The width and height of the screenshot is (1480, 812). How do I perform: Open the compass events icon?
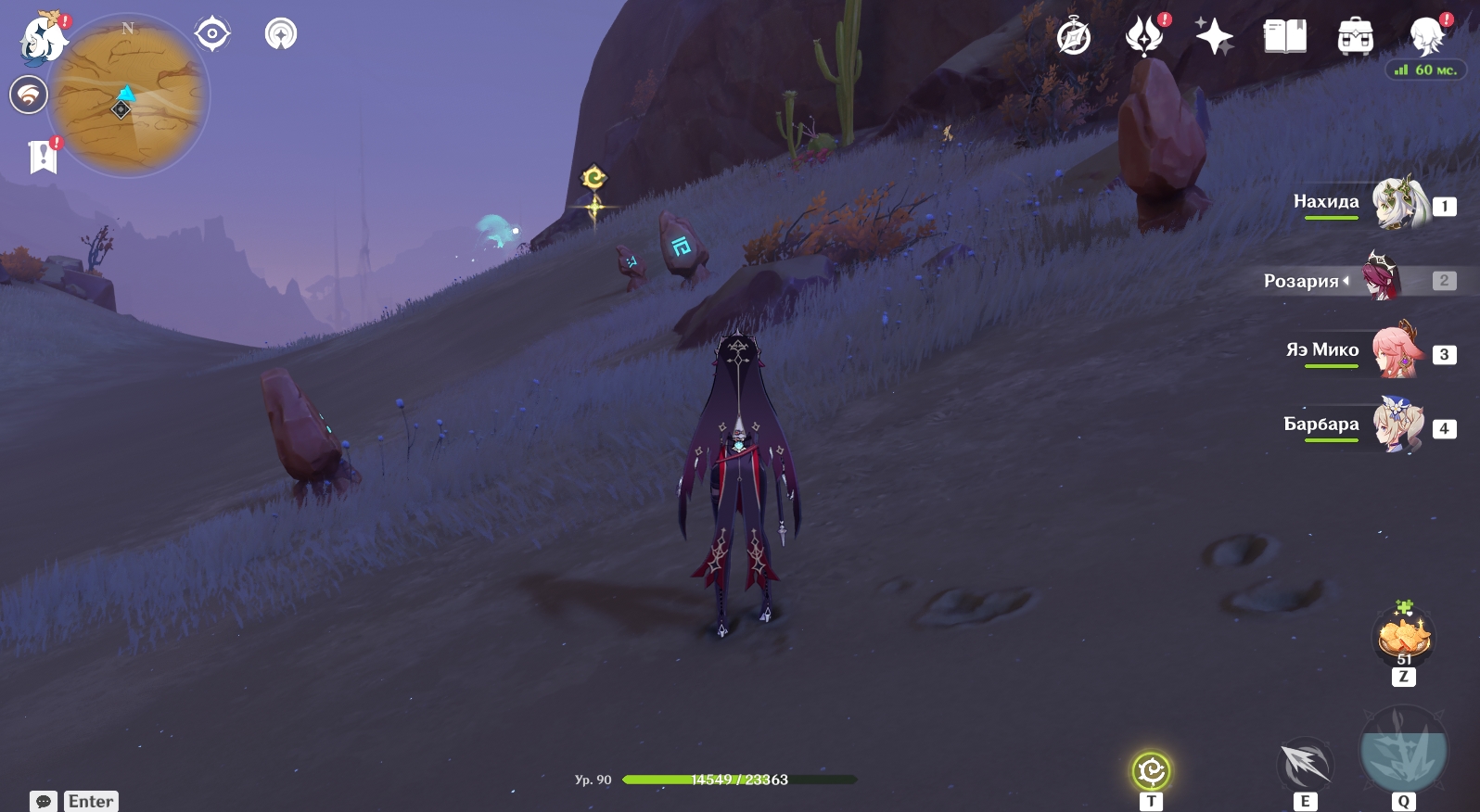1074,37
